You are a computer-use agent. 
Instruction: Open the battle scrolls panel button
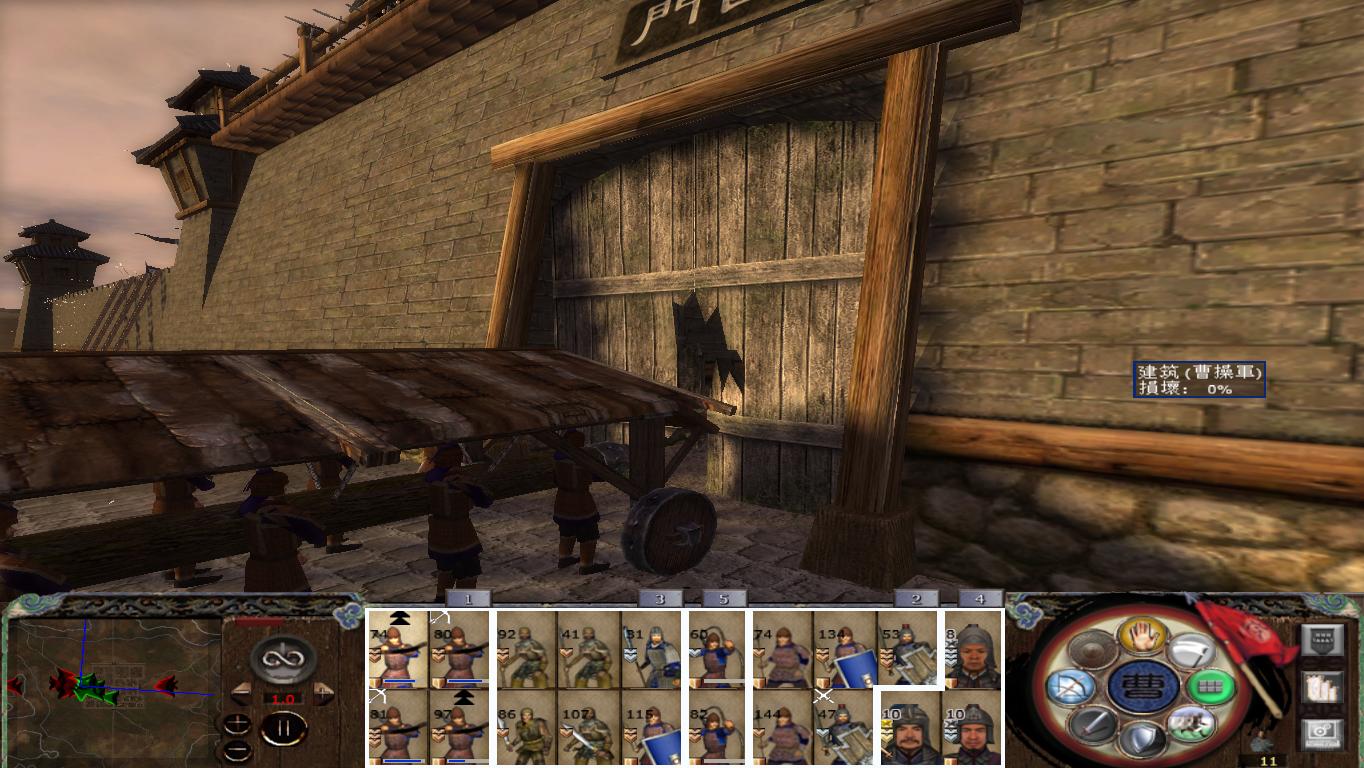(1320, 688)
